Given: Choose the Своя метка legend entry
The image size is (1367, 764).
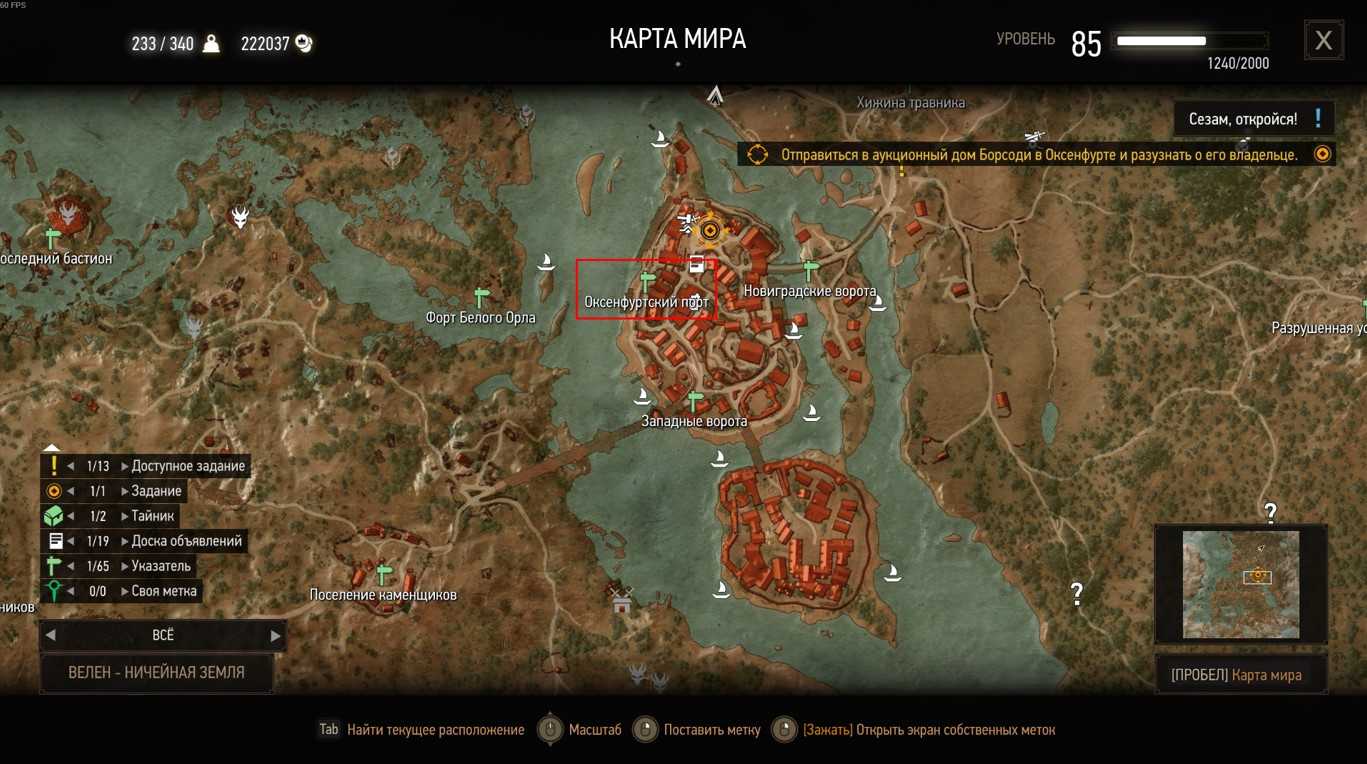Looking at the screenshot, I should pos(164,591).
